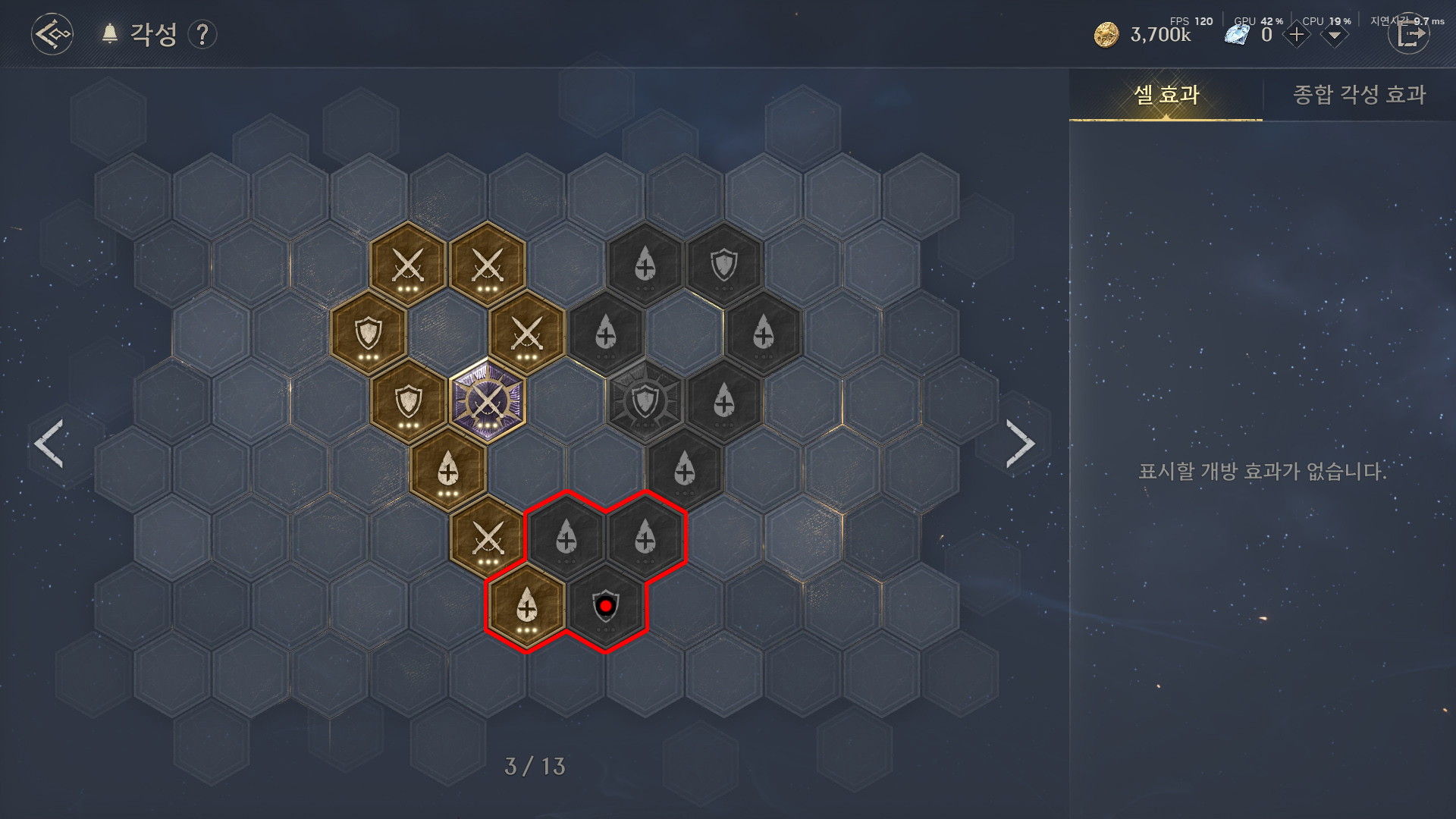Screen dimensions: 1456x819
Task: Expand the top bar dropdown arrow
Action: point(1334,36)
